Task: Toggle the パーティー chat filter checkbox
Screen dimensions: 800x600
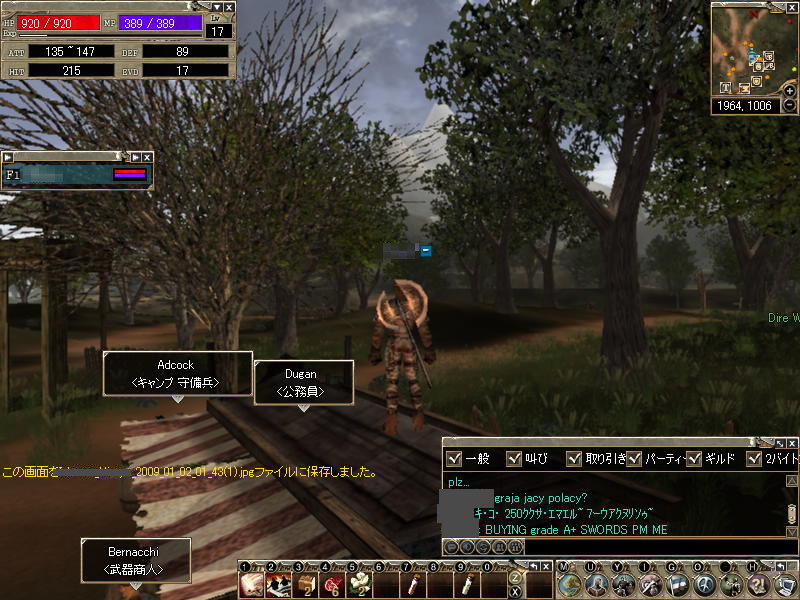Action: tap(633, 459)
